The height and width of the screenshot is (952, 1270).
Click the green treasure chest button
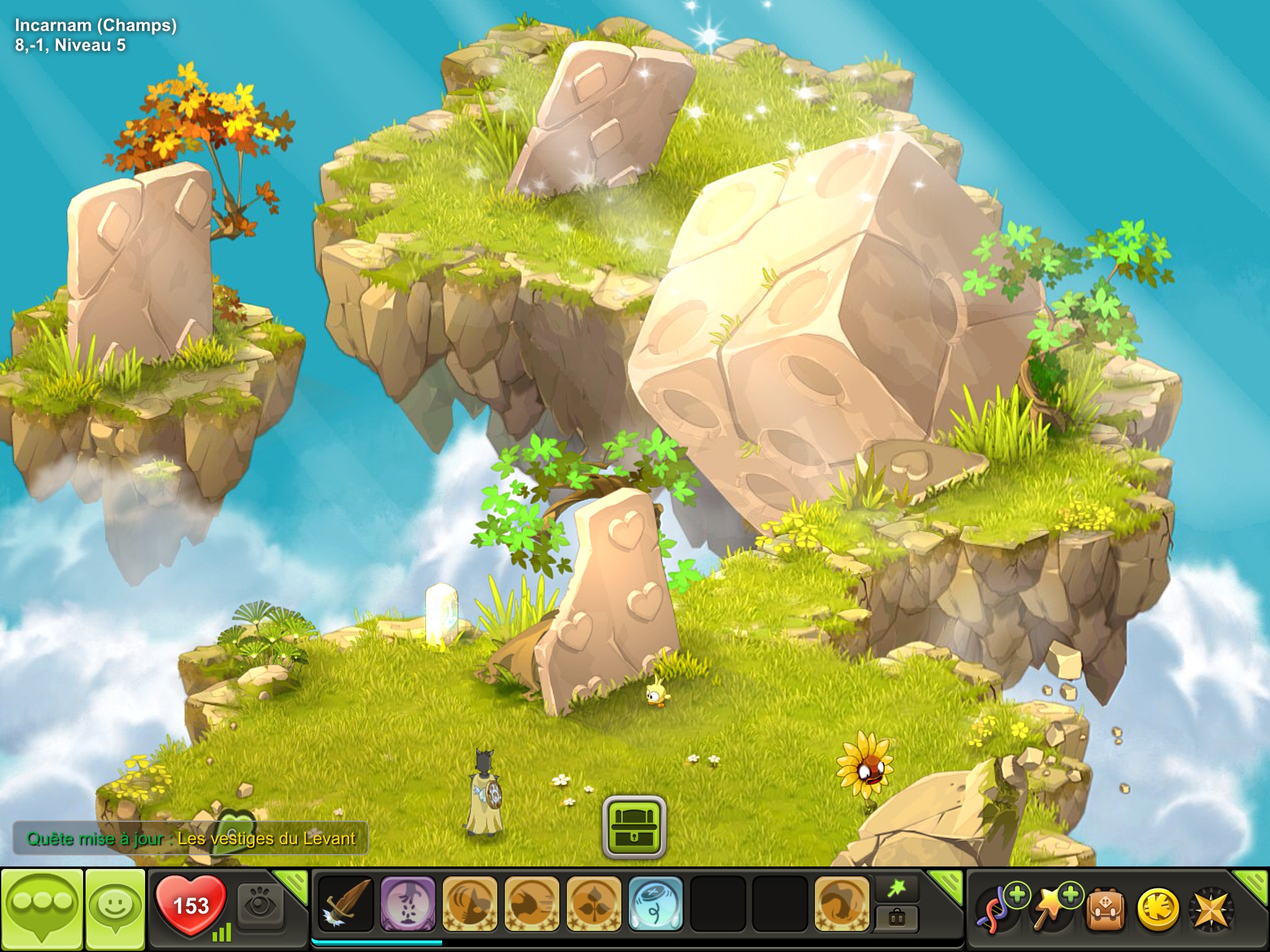pyautogui.click(x=634, y=827)
